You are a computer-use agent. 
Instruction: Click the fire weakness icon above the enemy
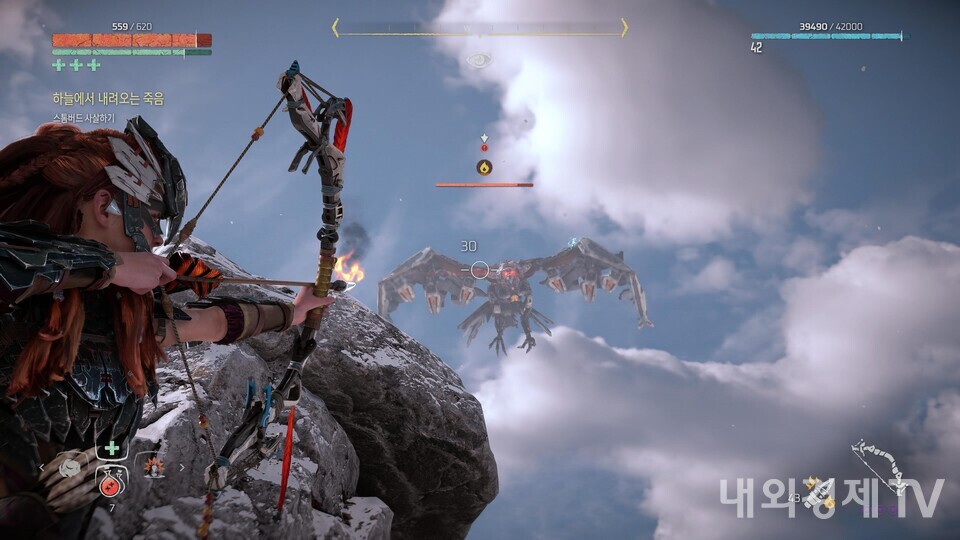pos(484,167)
